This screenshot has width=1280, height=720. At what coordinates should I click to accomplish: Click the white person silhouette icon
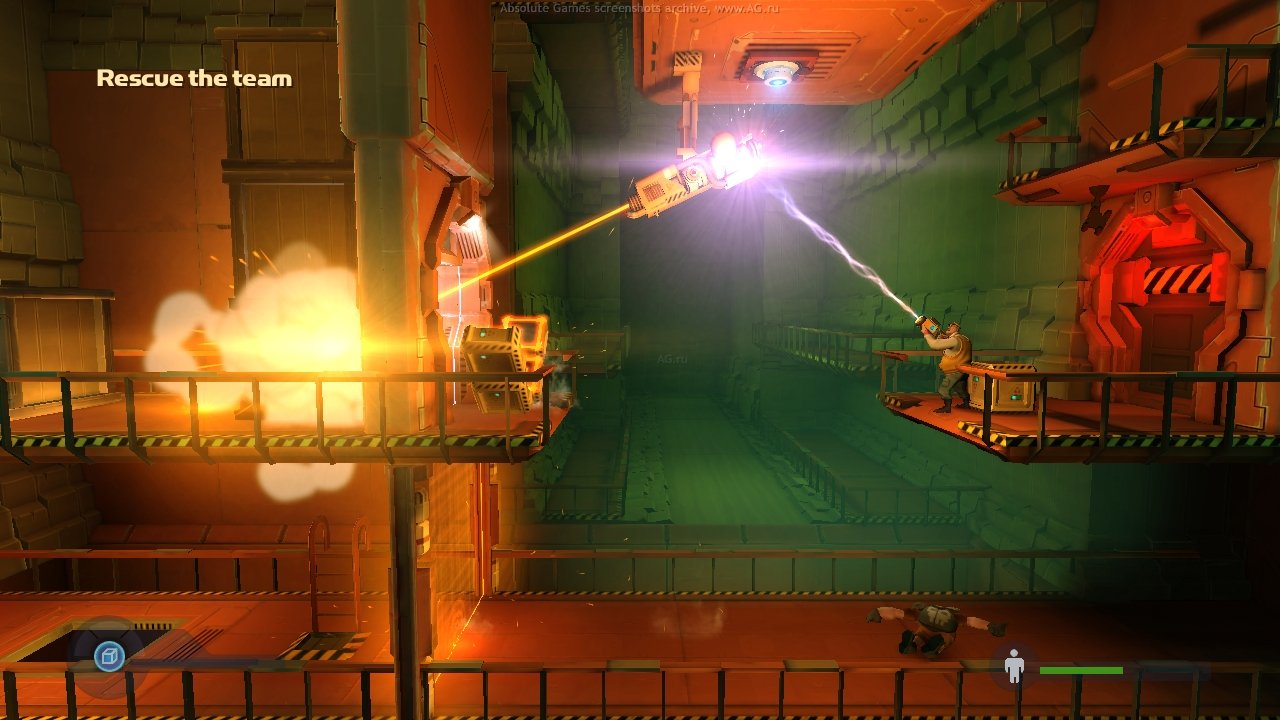pos(1014,667)
